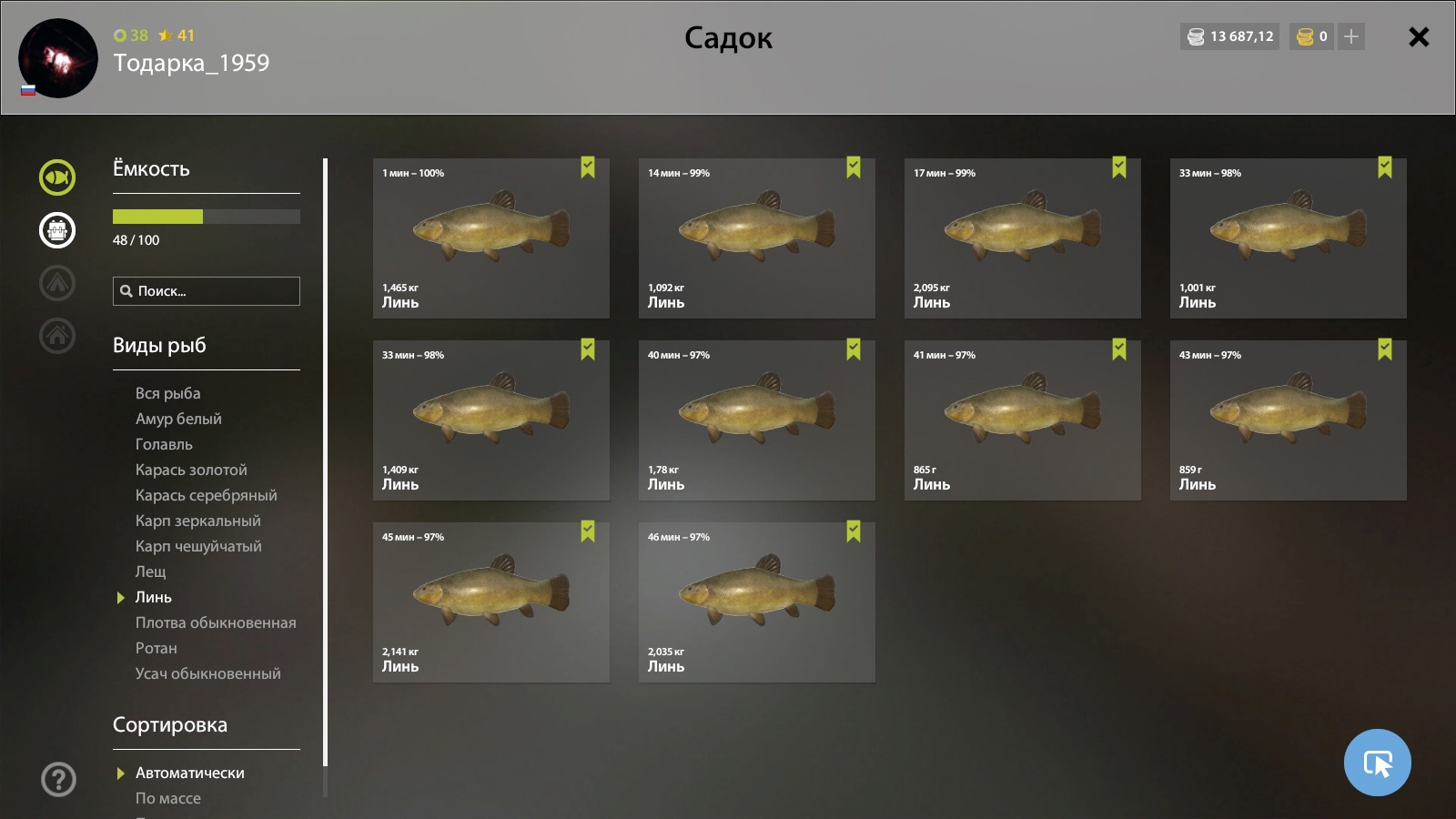Filter by Амур белый species
The width and height of the screenshot is (1456, 819).
178,419
